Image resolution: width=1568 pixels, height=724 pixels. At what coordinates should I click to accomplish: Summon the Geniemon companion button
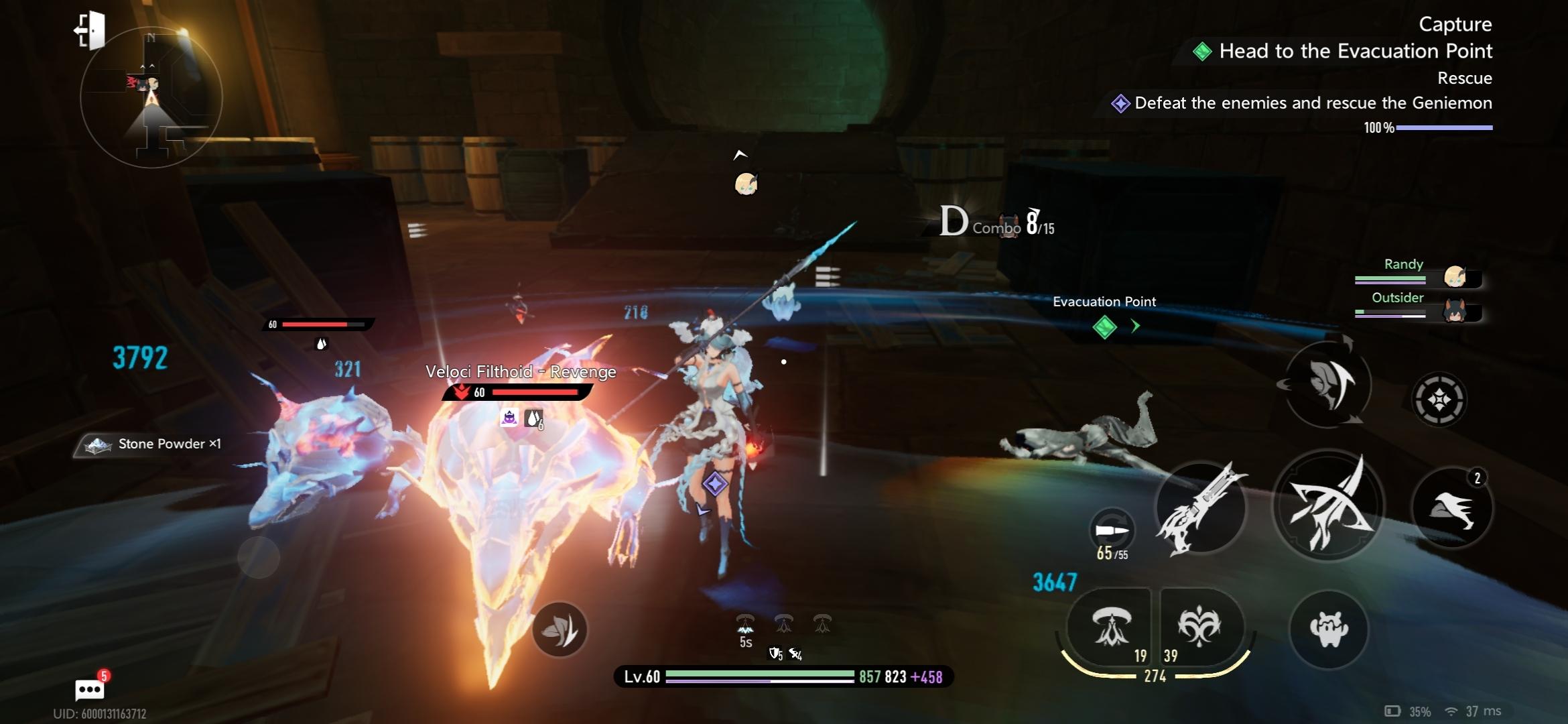coord(1328,628)
